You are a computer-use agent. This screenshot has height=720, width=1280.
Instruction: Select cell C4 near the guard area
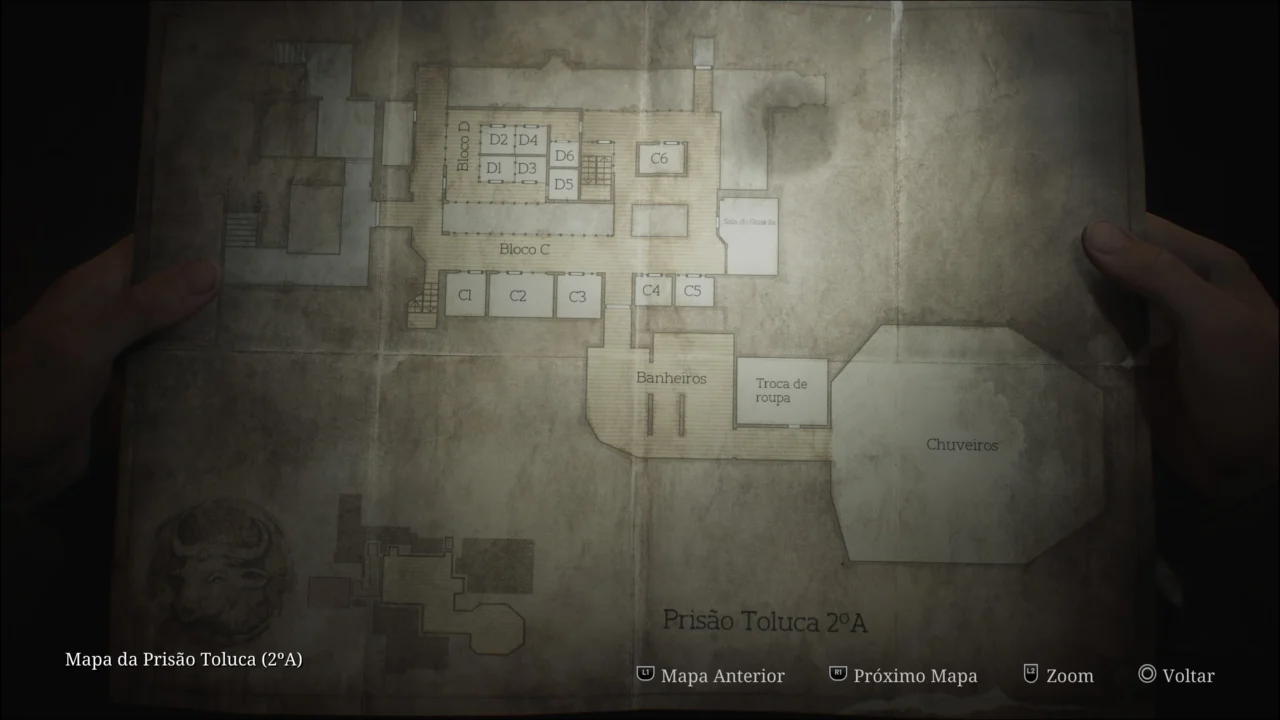click(x=652, y=292)
